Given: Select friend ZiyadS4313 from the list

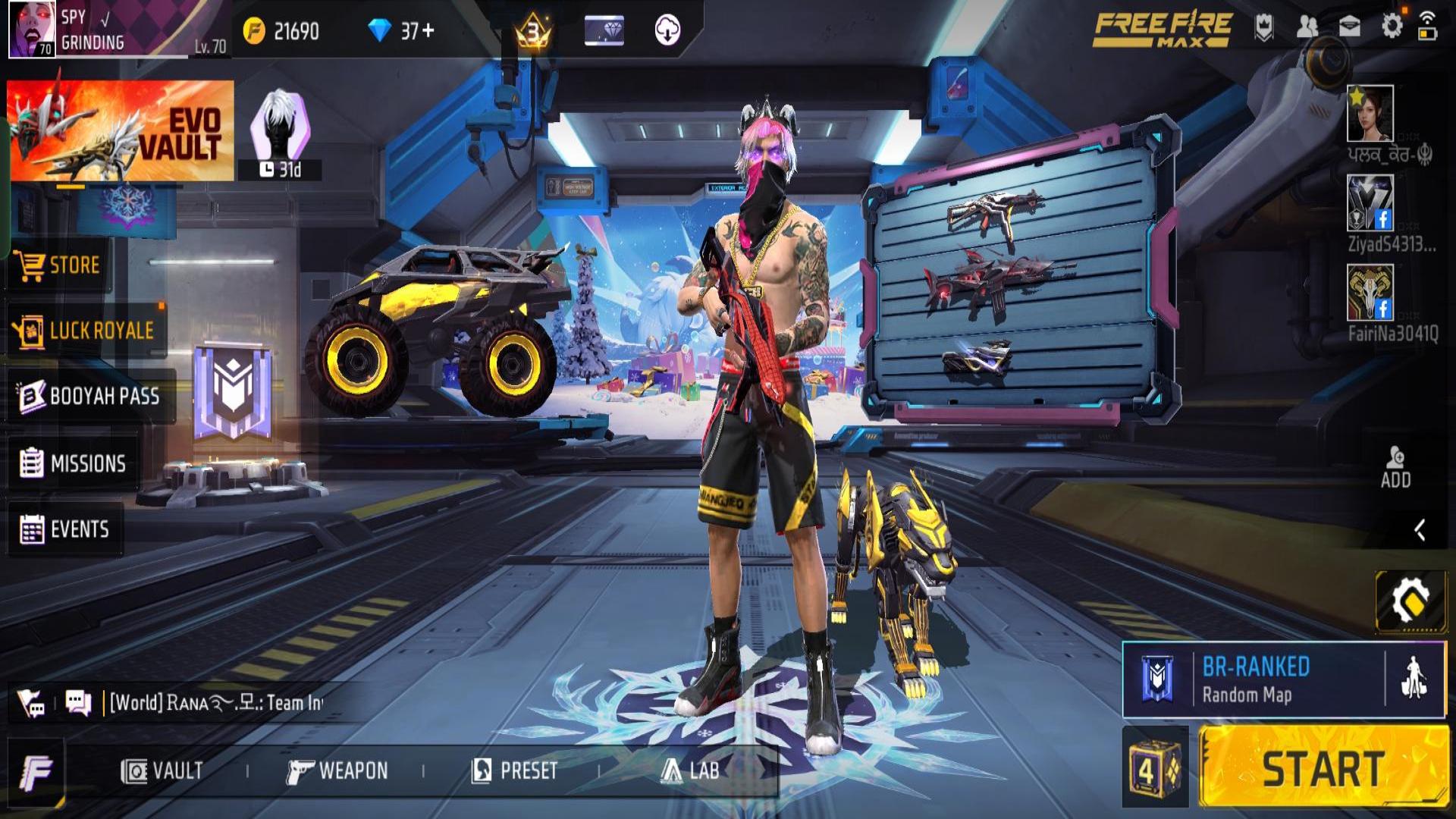Looking at the screenshot, I should click(1370, 203).
